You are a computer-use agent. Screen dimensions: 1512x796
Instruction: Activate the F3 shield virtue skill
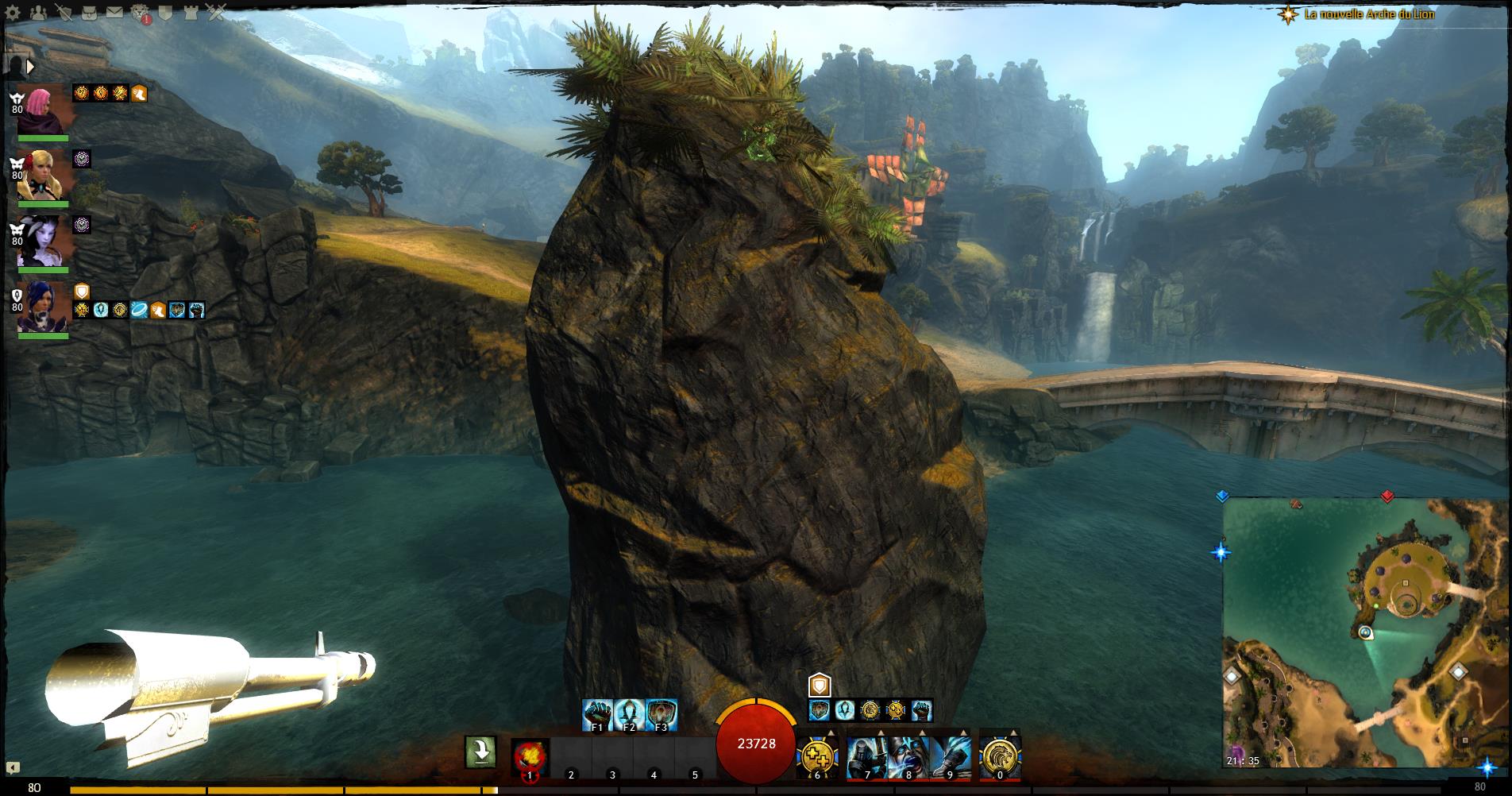(661, 714)
